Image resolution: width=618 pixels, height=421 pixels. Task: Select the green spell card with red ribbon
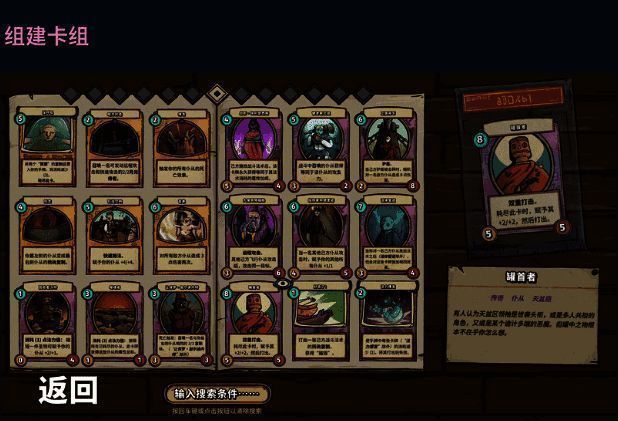[x=318, y=323]
